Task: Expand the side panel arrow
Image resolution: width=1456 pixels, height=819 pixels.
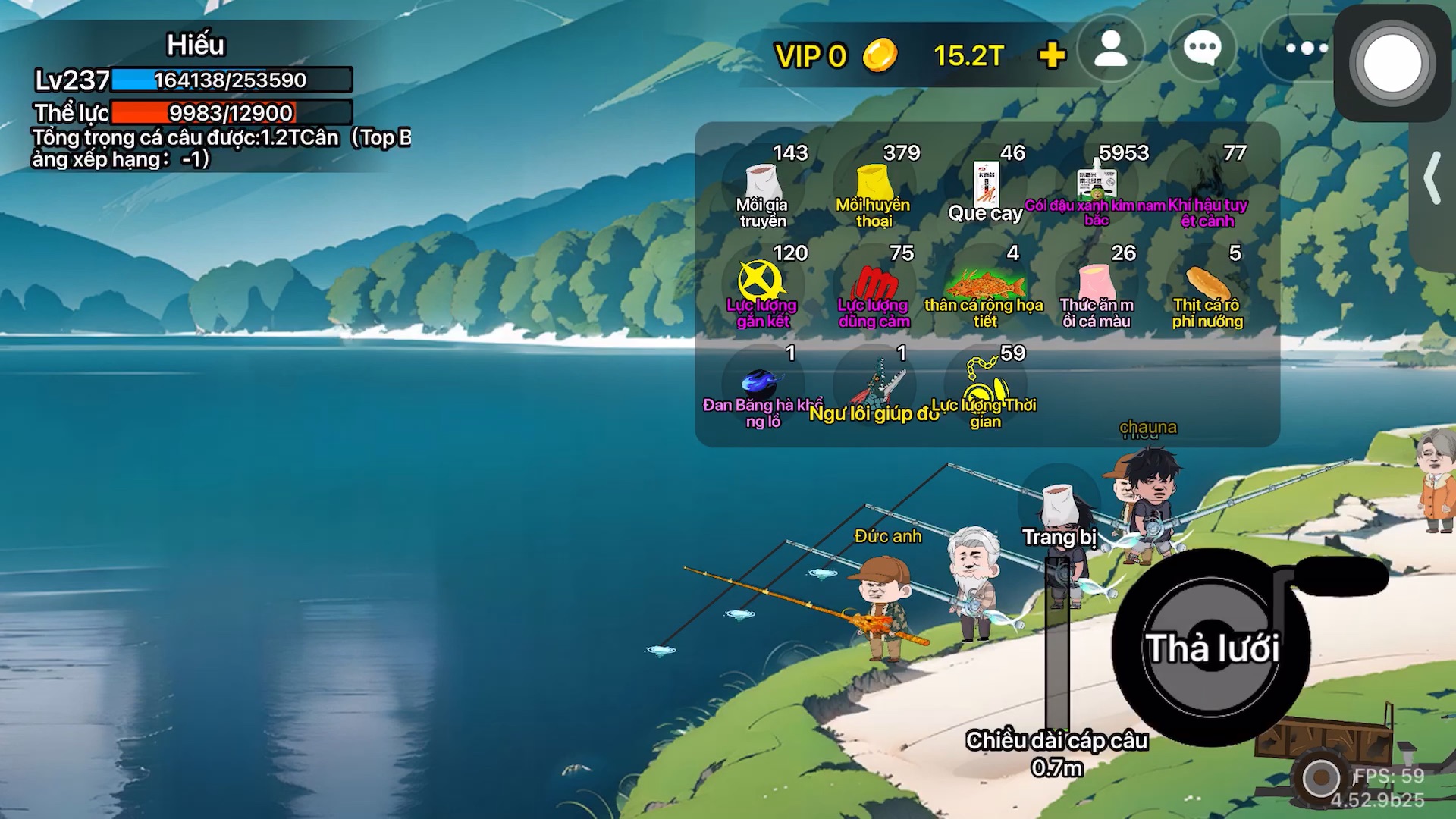Action: coord(1432,178)
